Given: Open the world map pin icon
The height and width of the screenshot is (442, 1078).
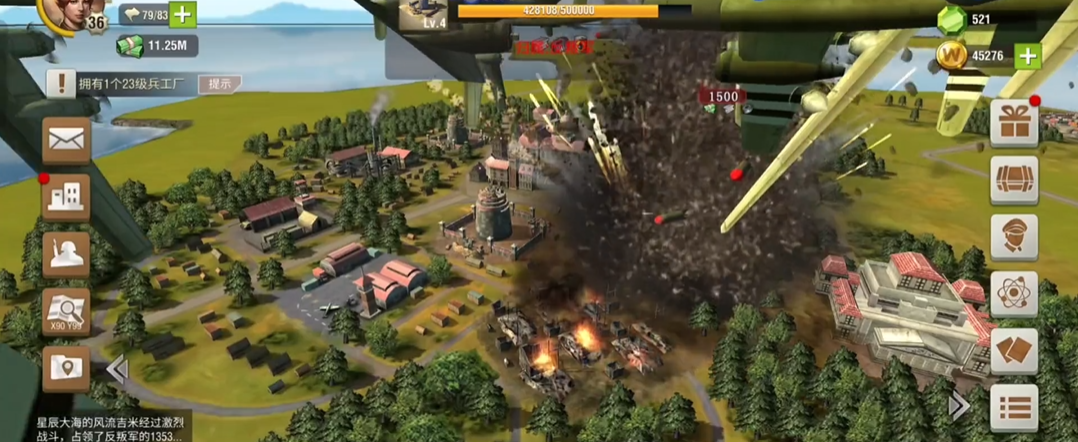Looking at the screenshot, I should [67, 368].
